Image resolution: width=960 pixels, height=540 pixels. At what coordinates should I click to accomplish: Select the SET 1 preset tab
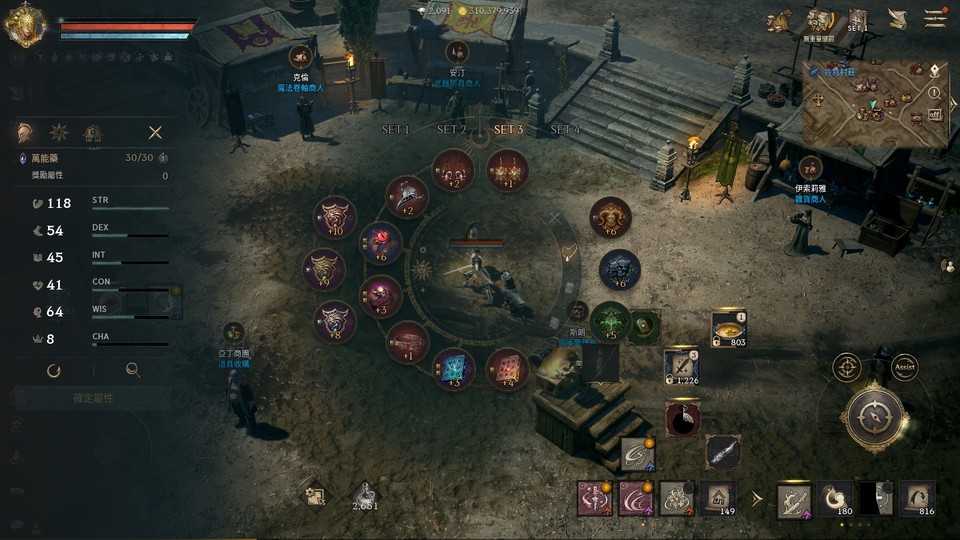pyautogui.click(x=396, y=130)
